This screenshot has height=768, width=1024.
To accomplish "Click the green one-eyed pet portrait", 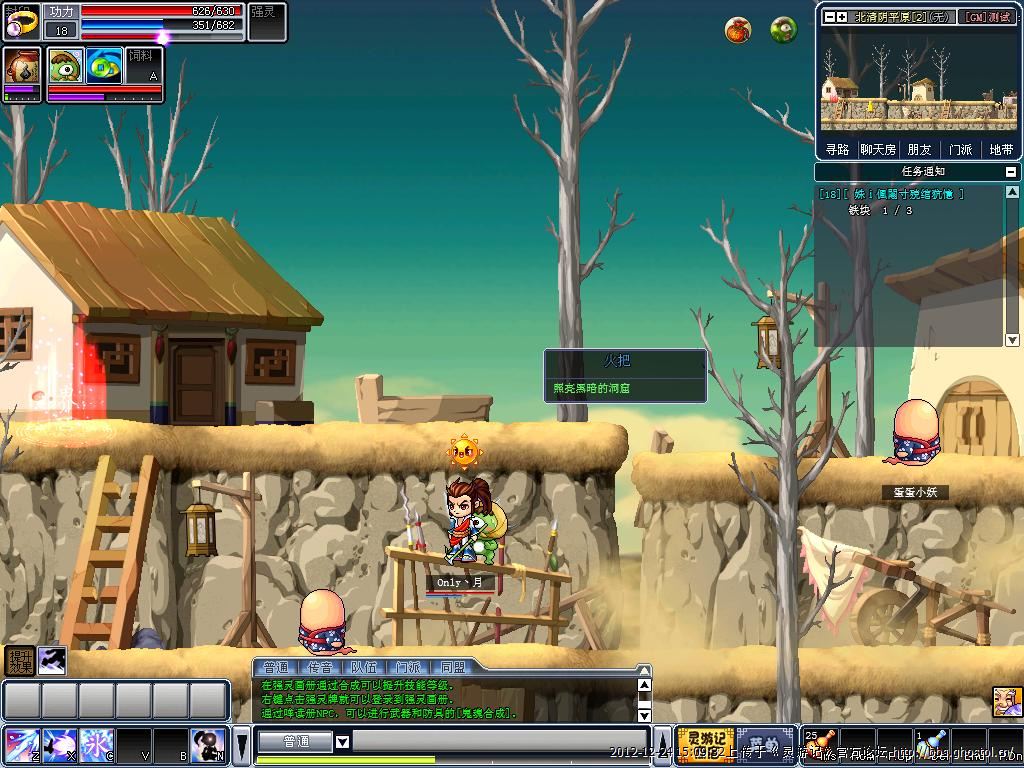I will [65, 65].
